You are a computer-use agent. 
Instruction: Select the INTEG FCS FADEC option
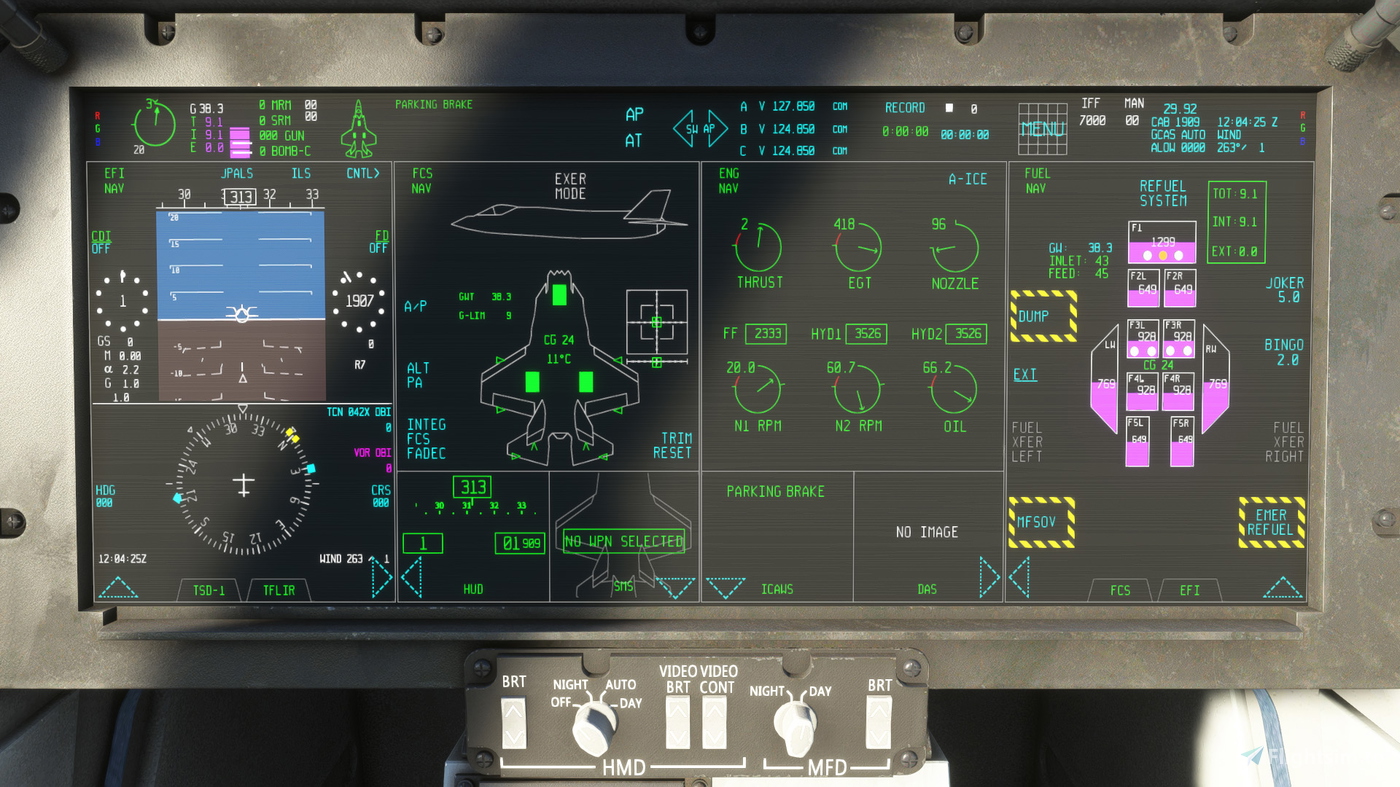(x=426, y=439)
